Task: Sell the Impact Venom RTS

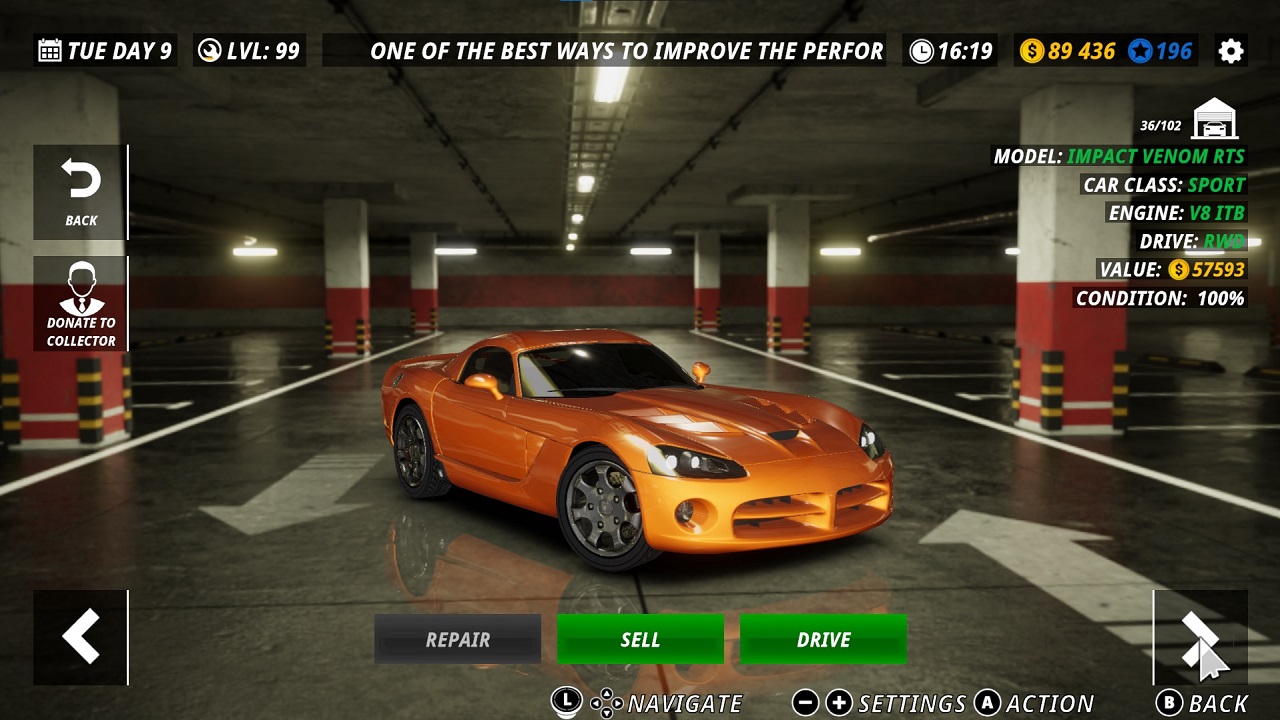Action: pos(640,639)
